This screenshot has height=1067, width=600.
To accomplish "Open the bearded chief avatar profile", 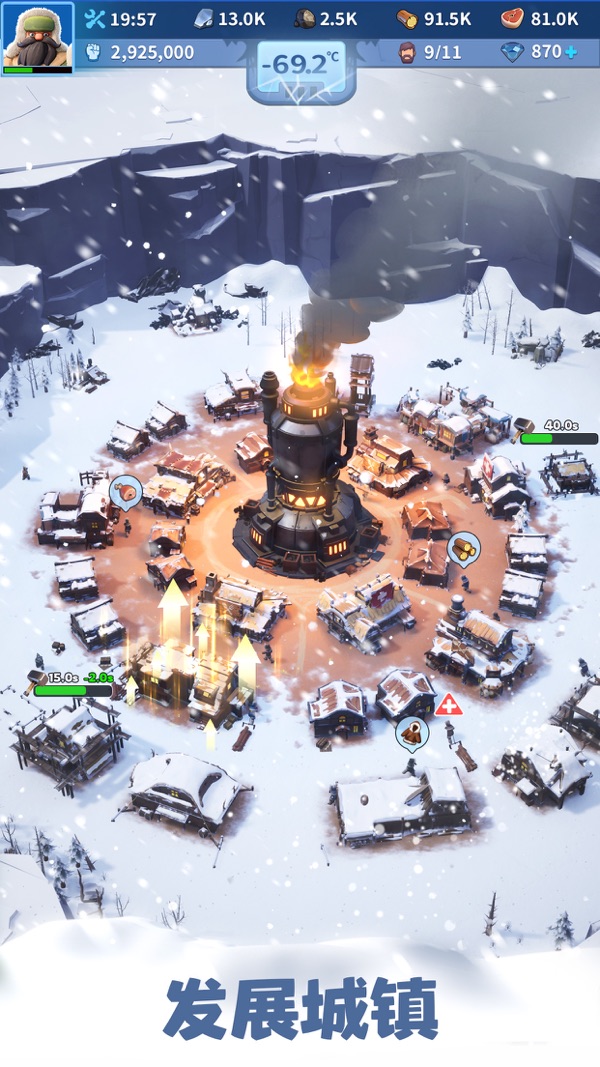I will (37, 36).
